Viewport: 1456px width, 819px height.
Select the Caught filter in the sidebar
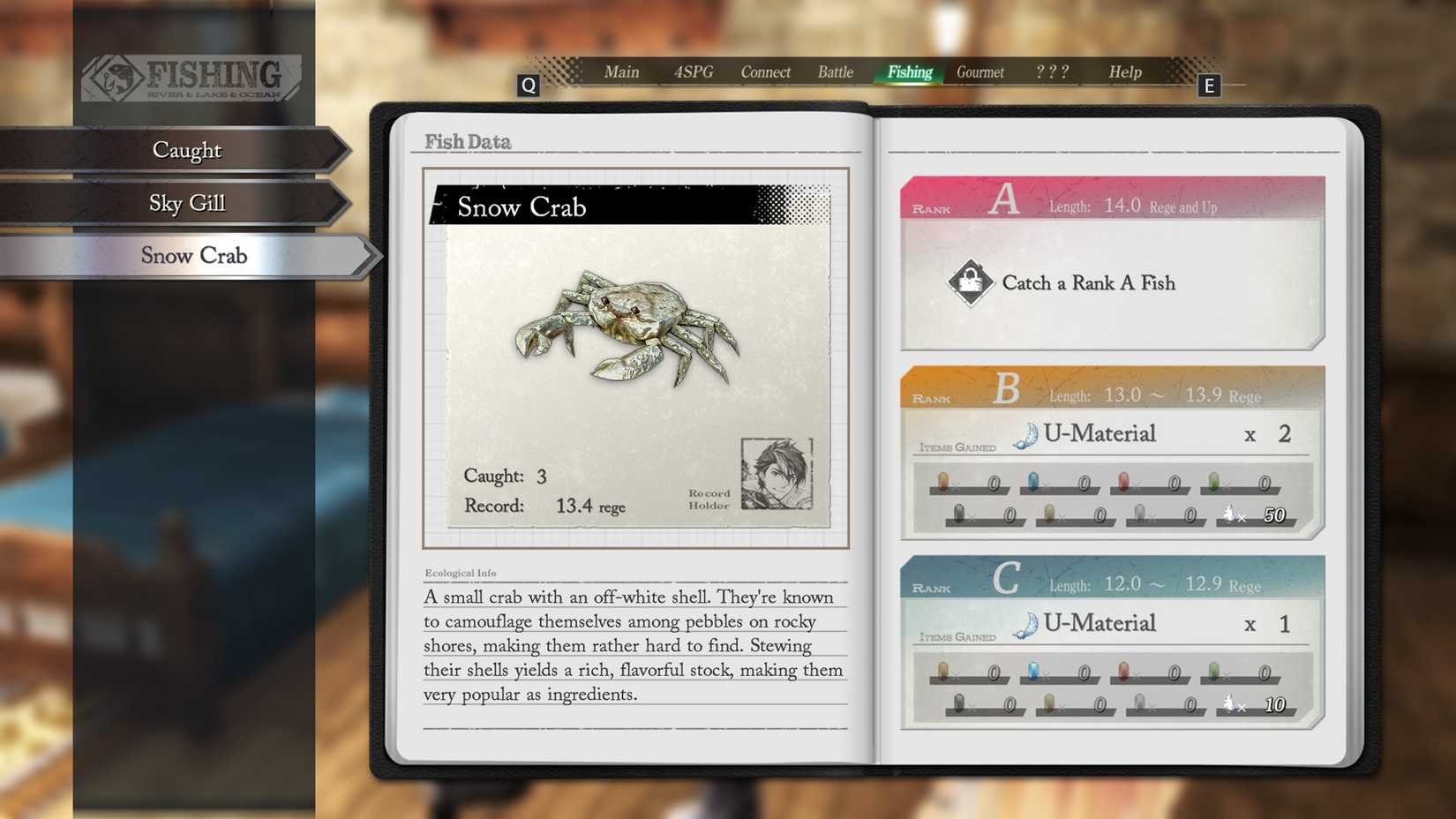coord(187,150)
